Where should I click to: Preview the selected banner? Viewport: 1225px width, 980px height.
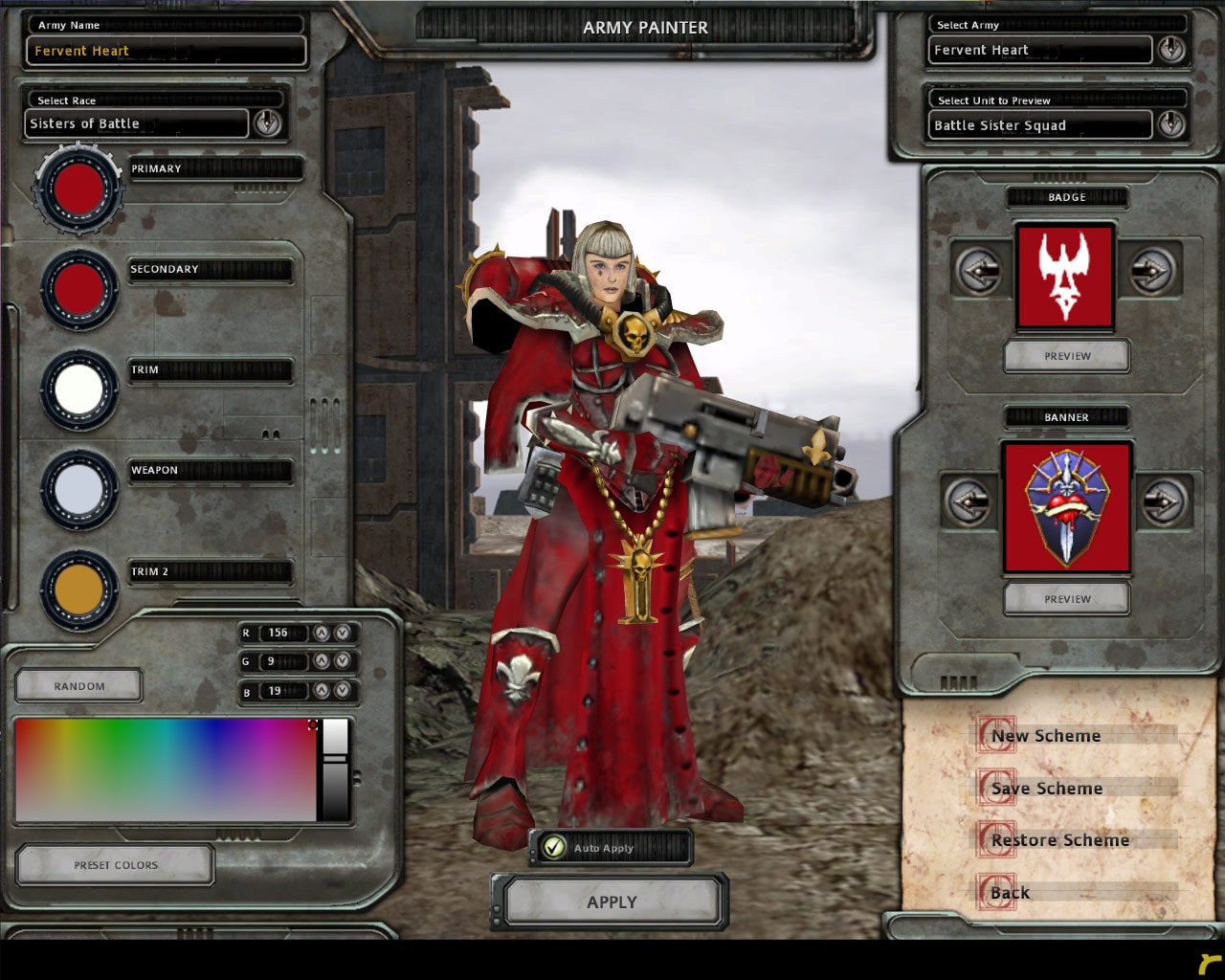pyautogui.click(x=1067, y=599)
